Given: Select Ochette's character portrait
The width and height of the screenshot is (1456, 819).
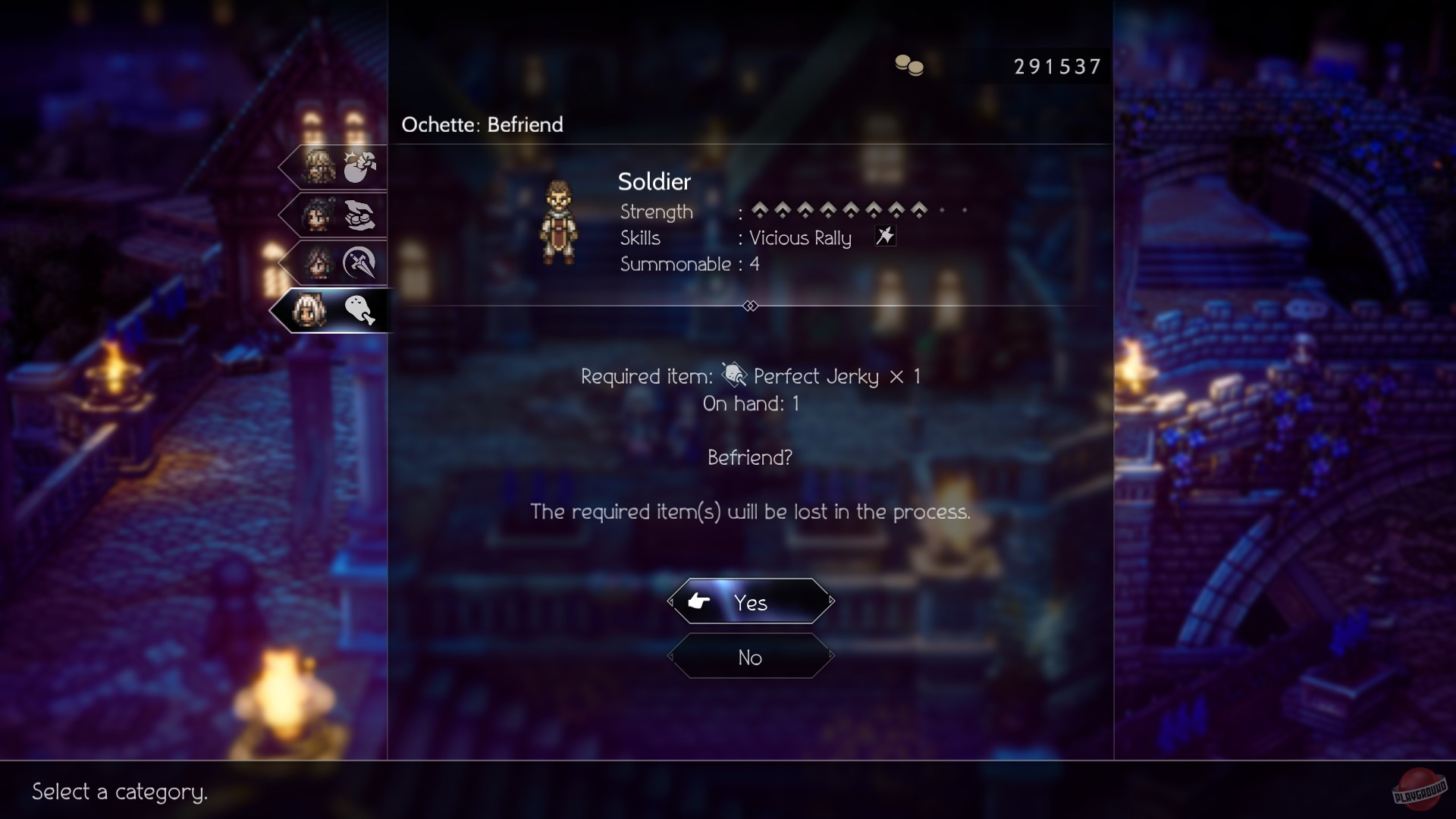Looking at the screenshot, I should (309, 311).
